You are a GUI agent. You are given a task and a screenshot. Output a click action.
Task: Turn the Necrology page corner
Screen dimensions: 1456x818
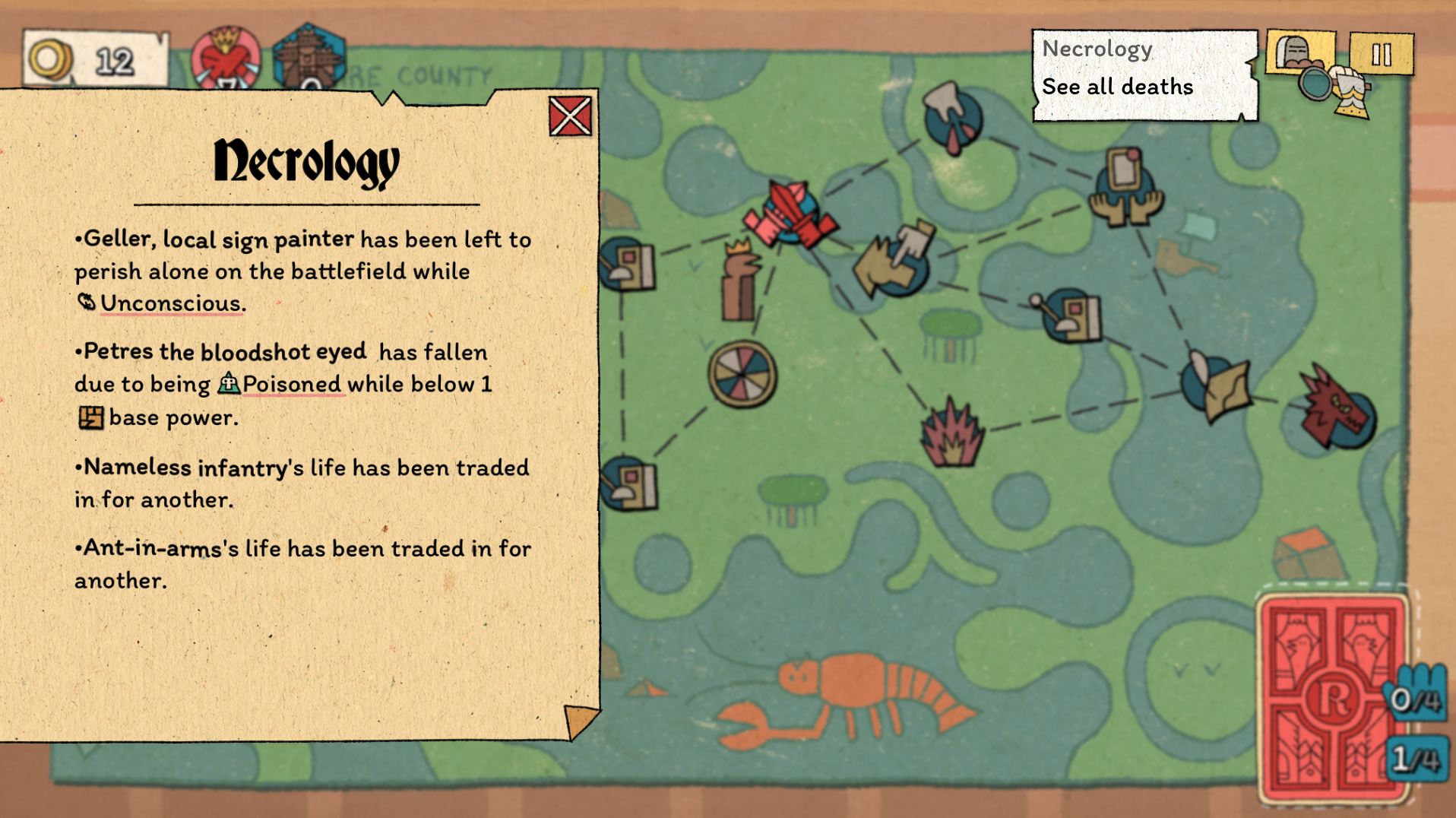(x=580, y=720)
